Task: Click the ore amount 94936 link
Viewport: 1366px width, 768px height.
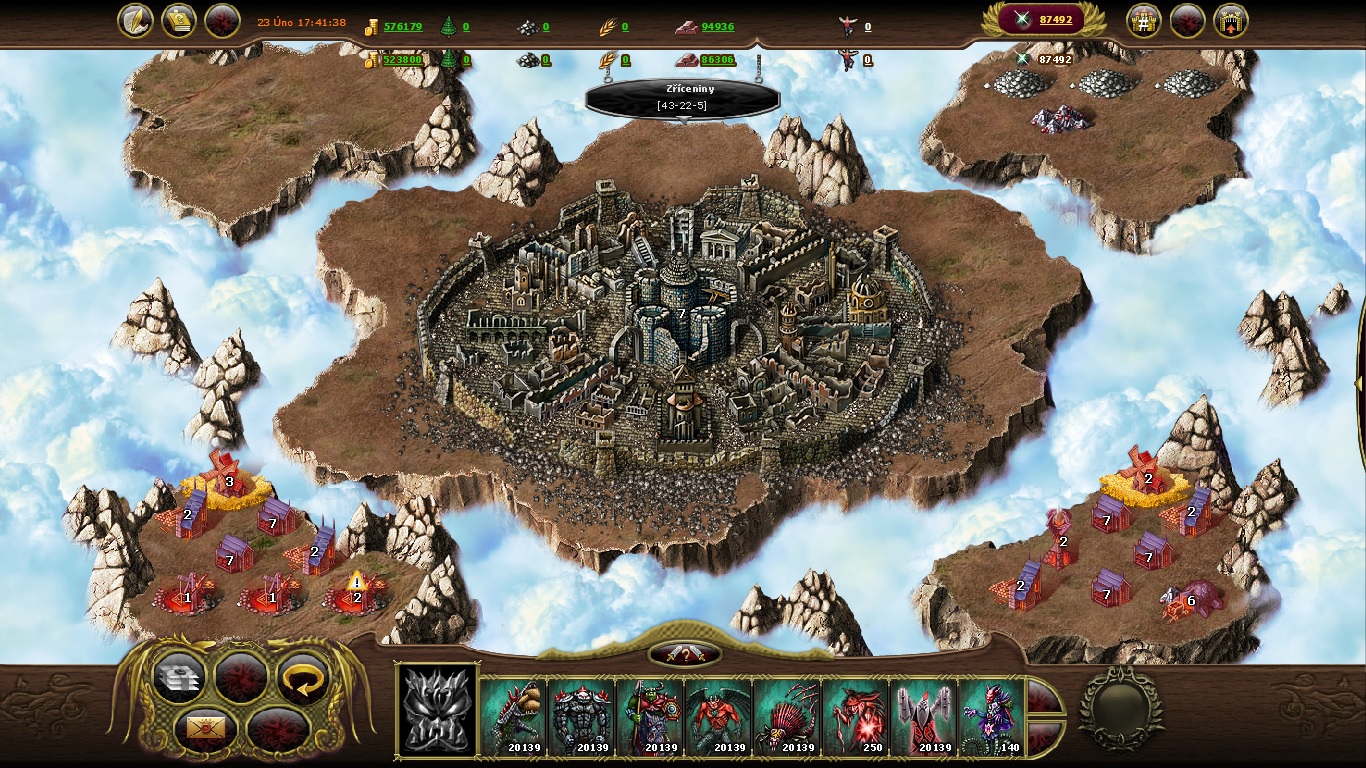Action: (717, 27)
